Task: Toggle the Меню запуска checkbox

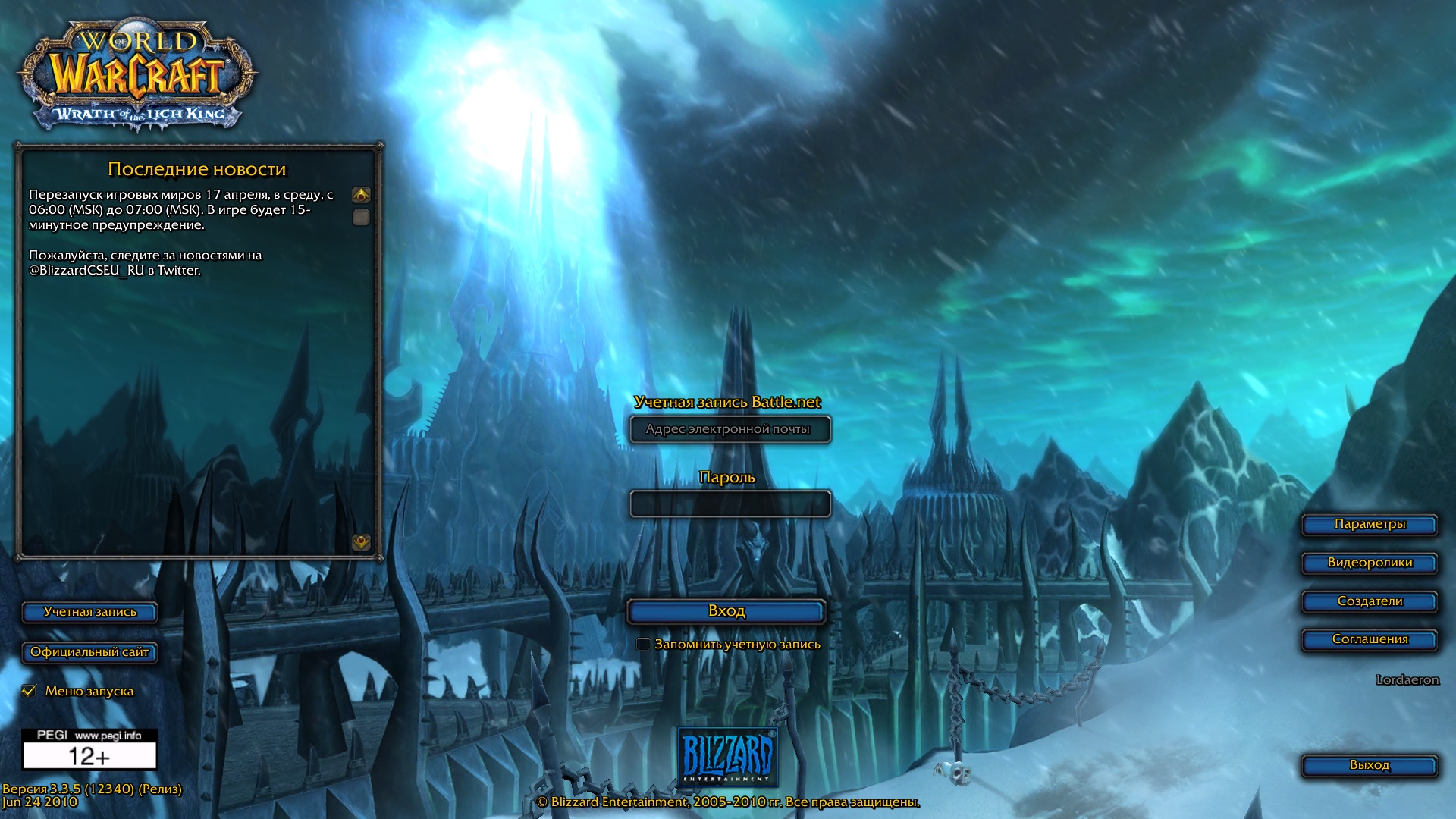Action: 30,691
